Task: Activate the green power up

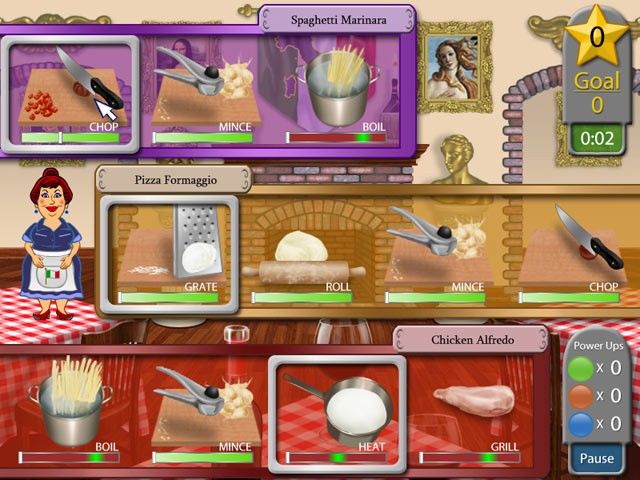Action: click(582, 367)
